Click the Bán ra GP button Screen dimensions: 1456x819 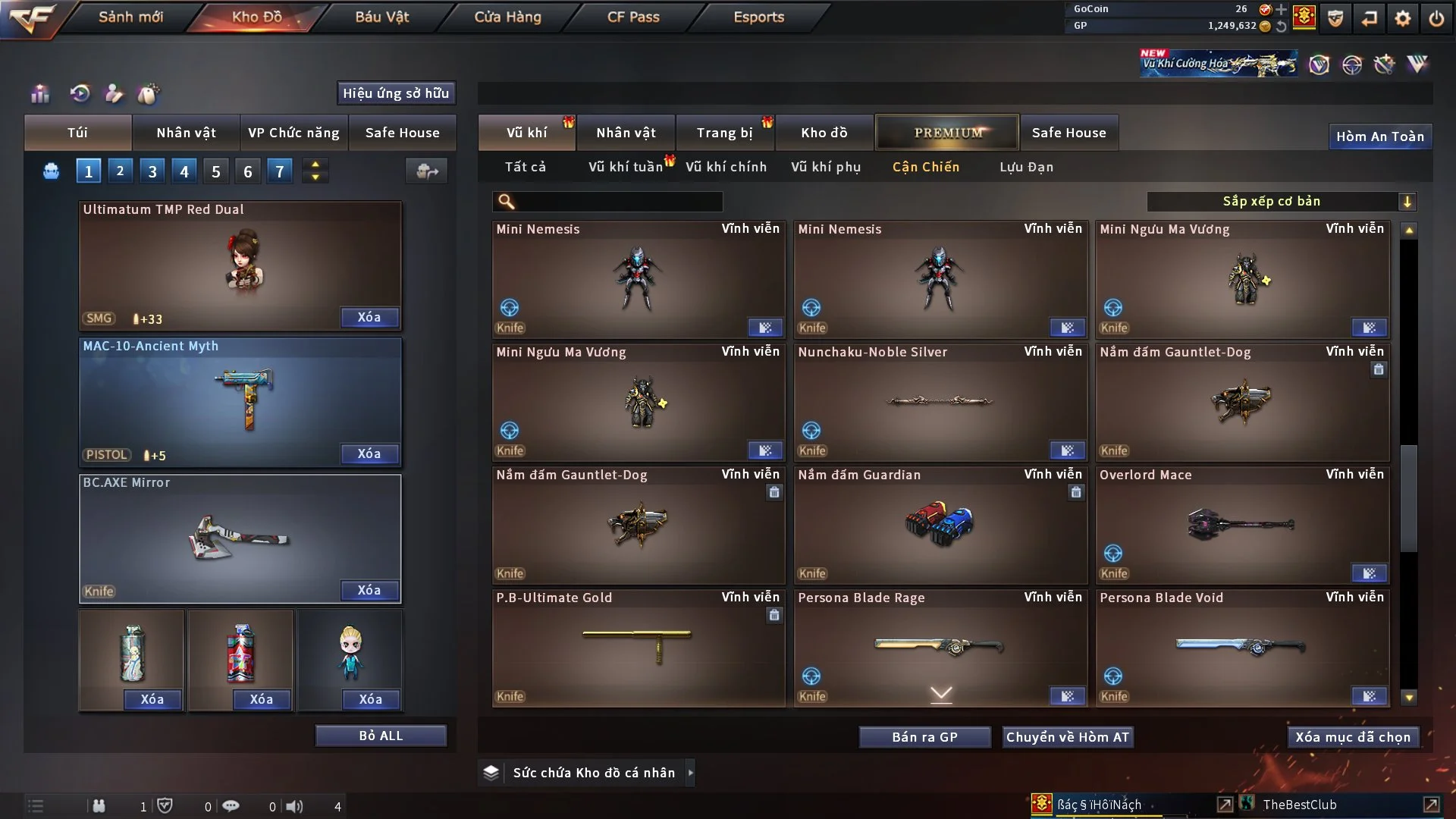pyautogui.click(x=924, y=736)
